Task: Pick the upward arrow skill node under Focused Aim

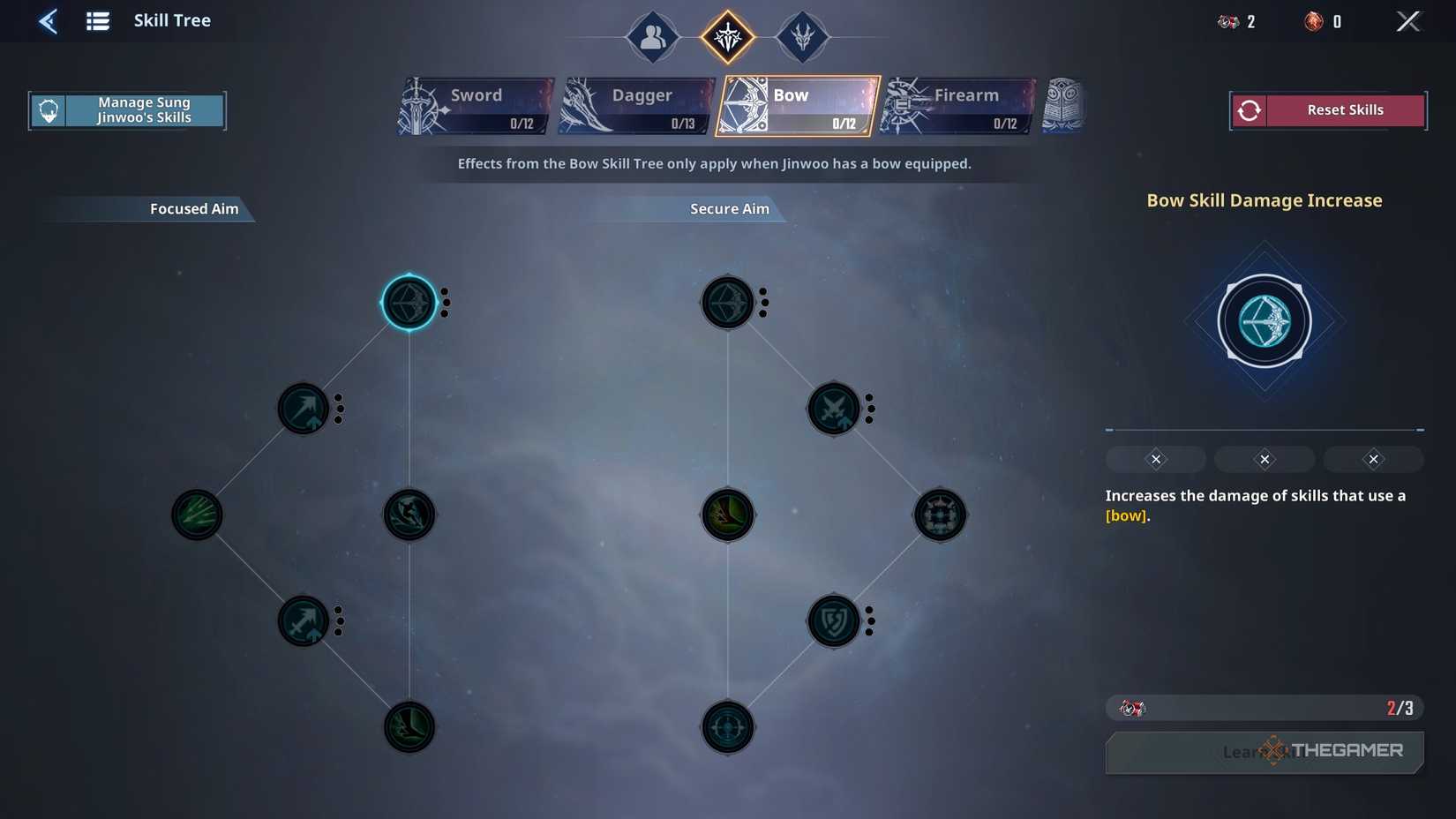Action: pos(304,409)
